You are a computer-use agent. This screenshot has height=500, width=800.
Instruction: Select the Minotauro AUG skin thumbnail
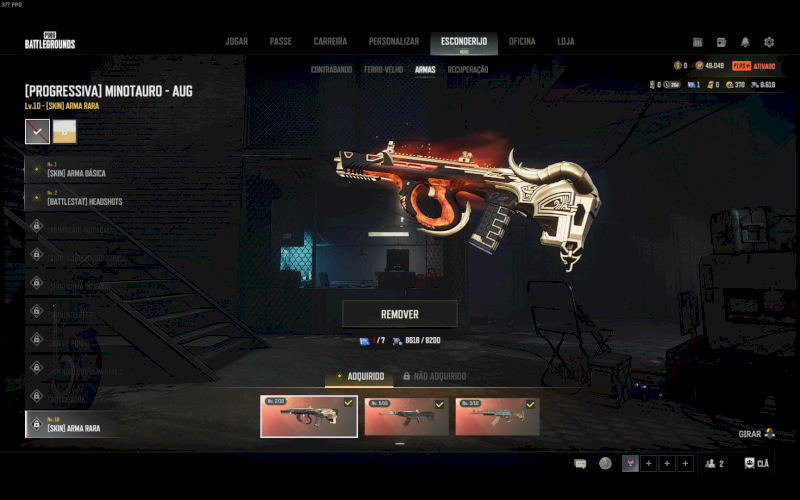click(x=309, y=417)
